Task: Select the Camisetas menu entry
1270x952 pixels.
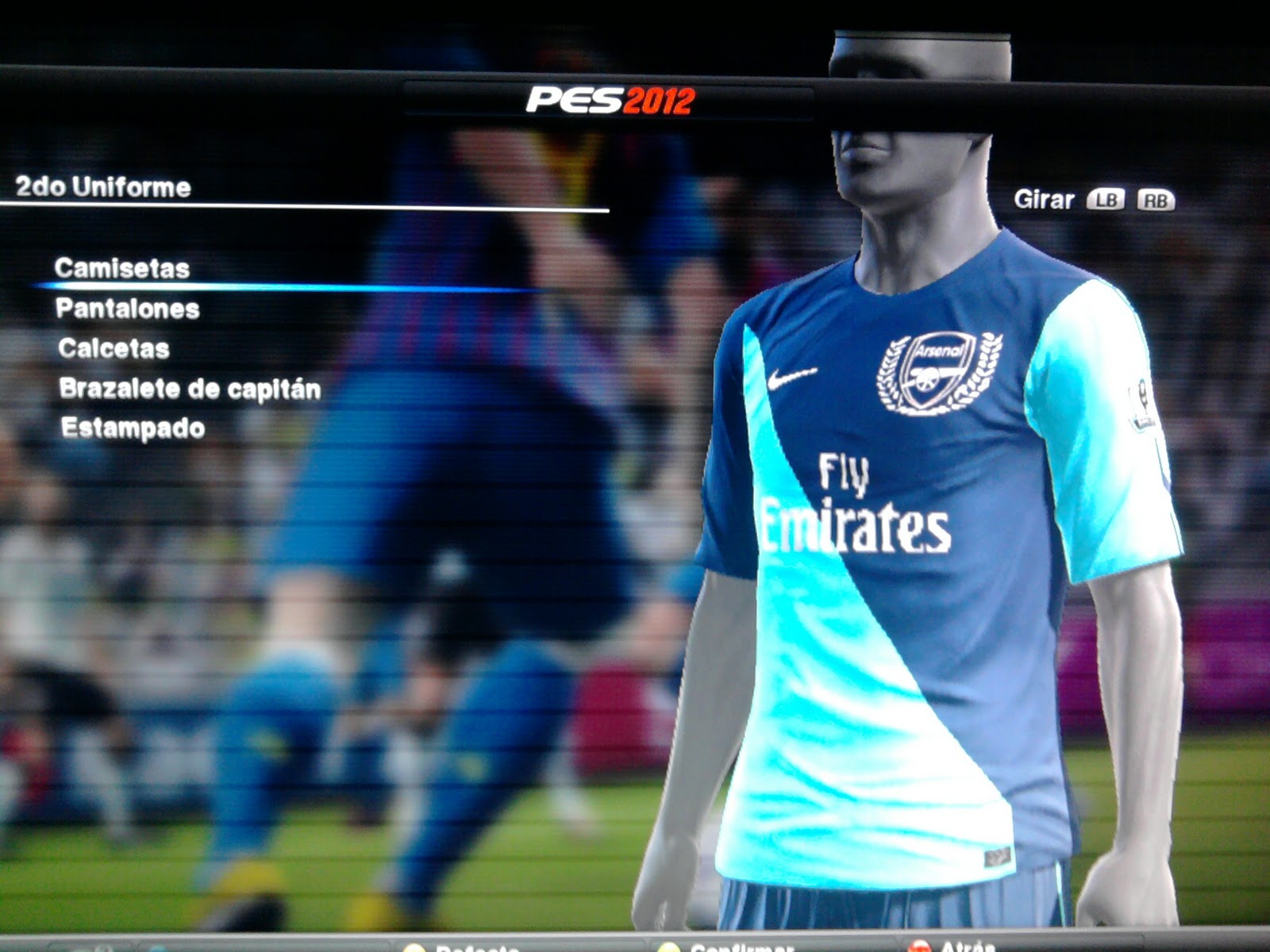Action: pyautogui.click(x=122, y=268)
